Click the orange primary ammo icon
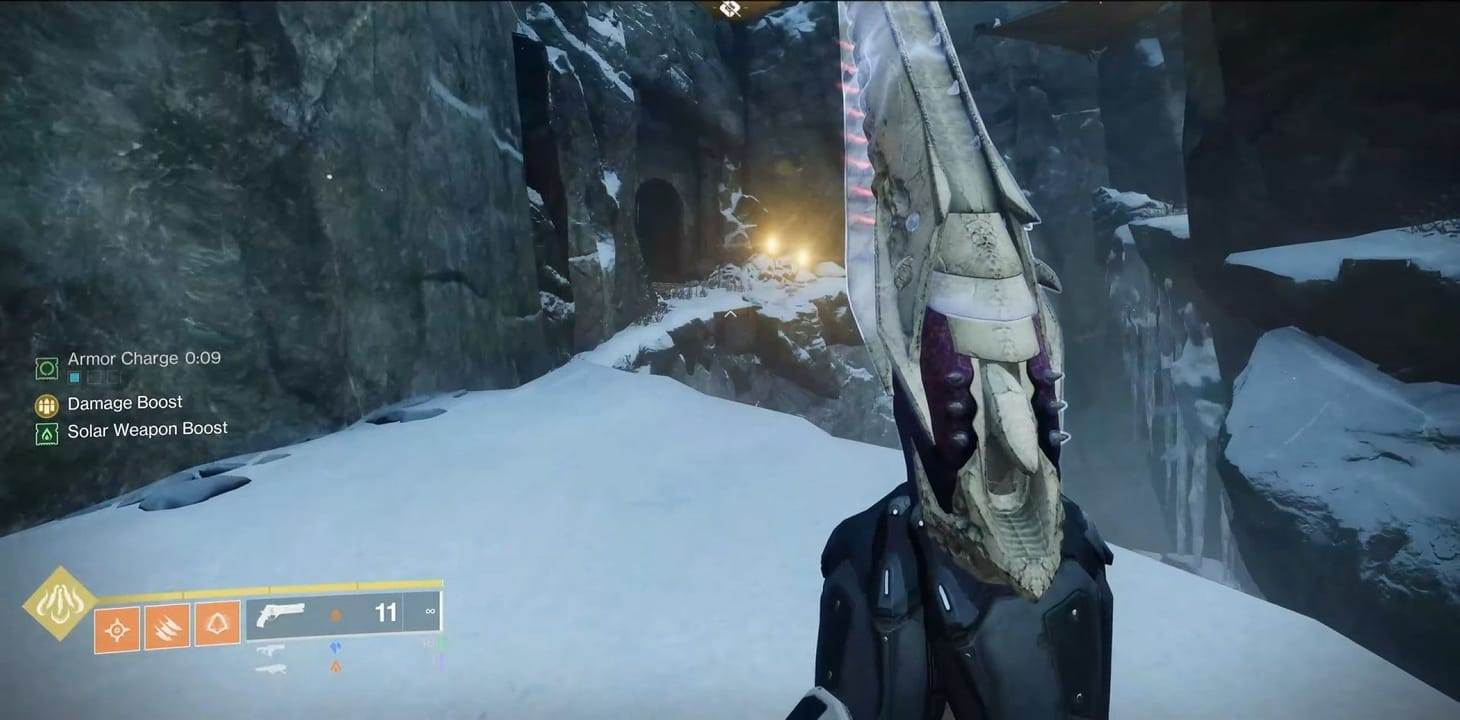Viewport: 1460px width, 720px height. (x=336, y=665)
